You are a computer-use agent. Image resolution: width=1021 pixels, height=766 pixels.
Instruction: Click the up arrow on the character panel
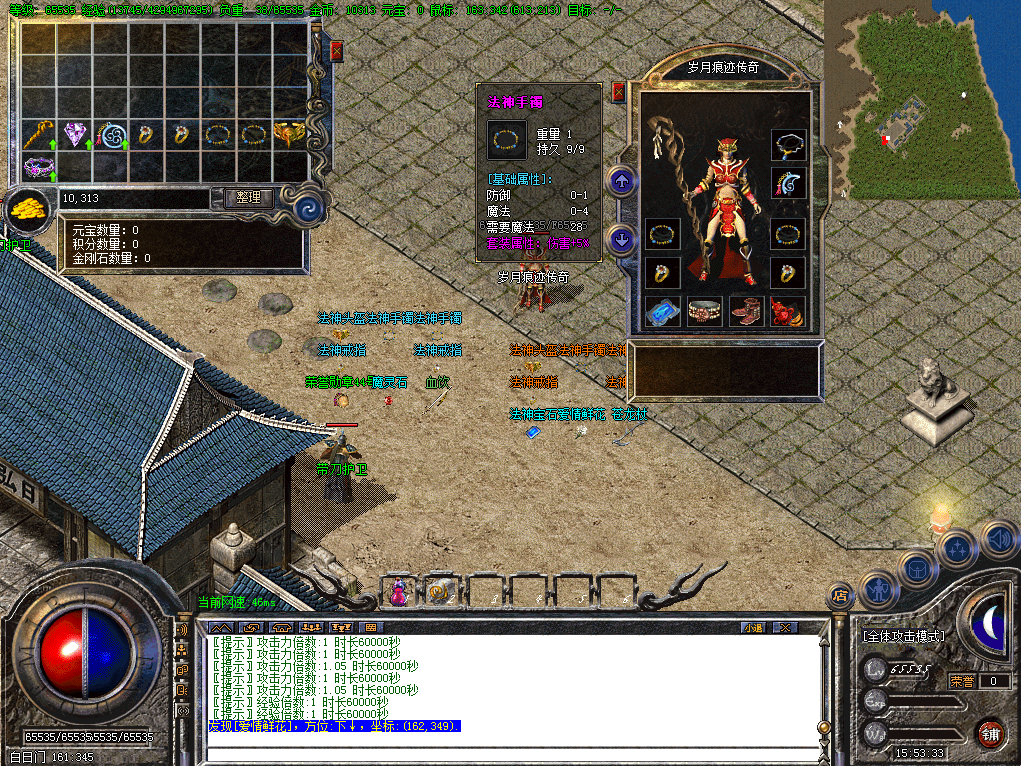(x=623, y=182)
